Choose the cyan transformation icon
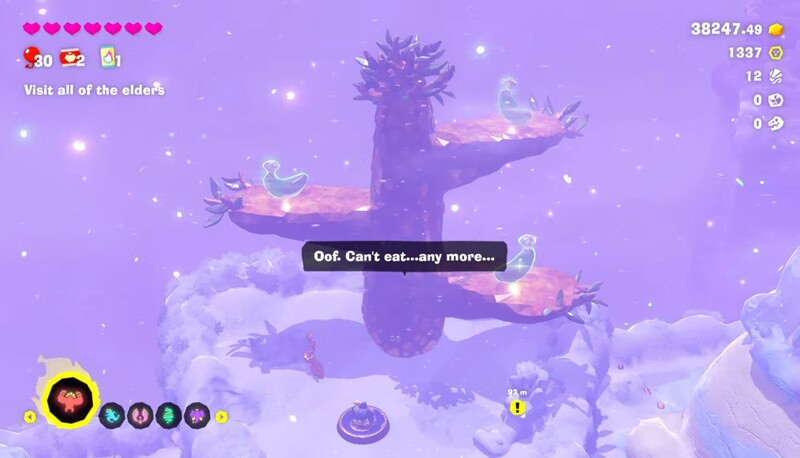 (x=112, y=415)
